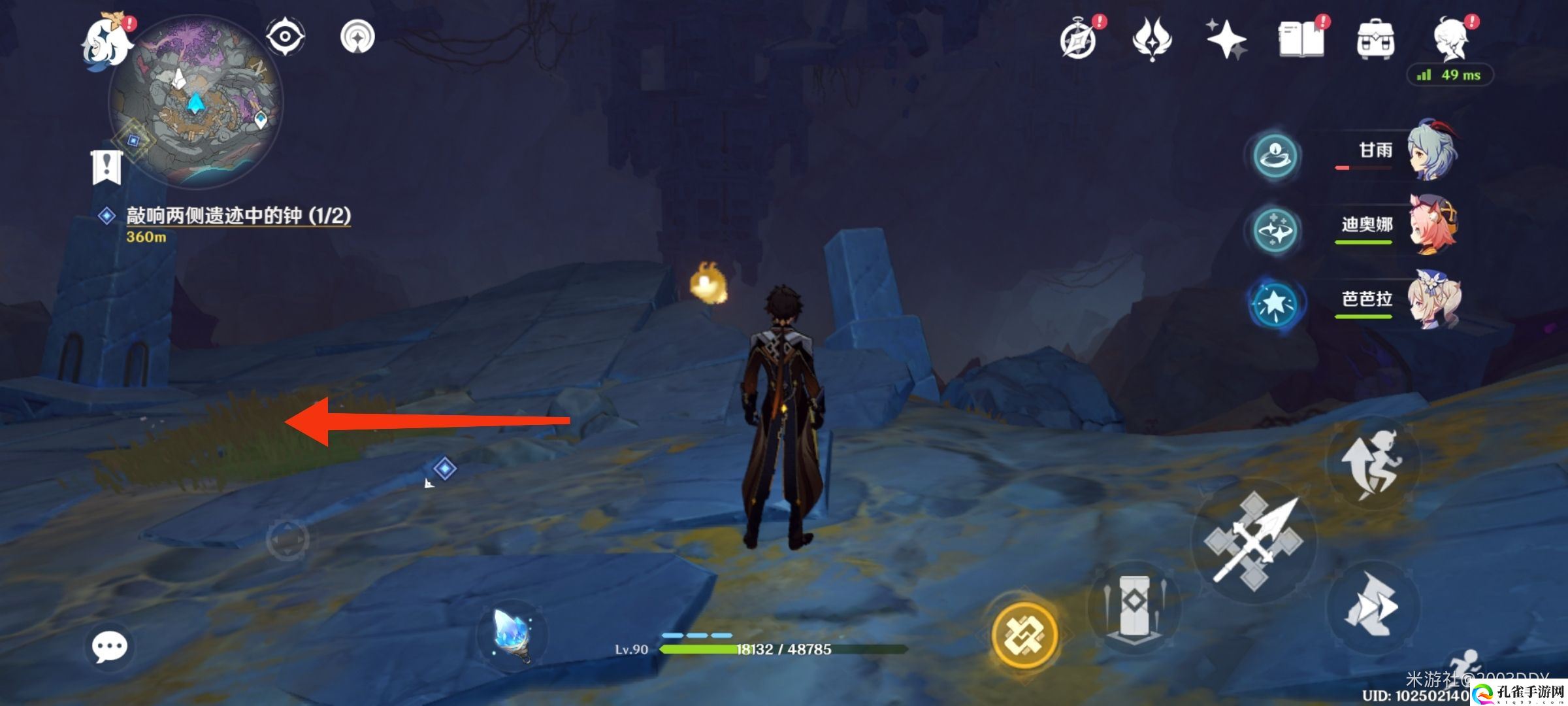Open the wish star icon
Image resolution: width=1568 pixels, height=706 pixels.
pyautogui.click(x=1226, y=39)
